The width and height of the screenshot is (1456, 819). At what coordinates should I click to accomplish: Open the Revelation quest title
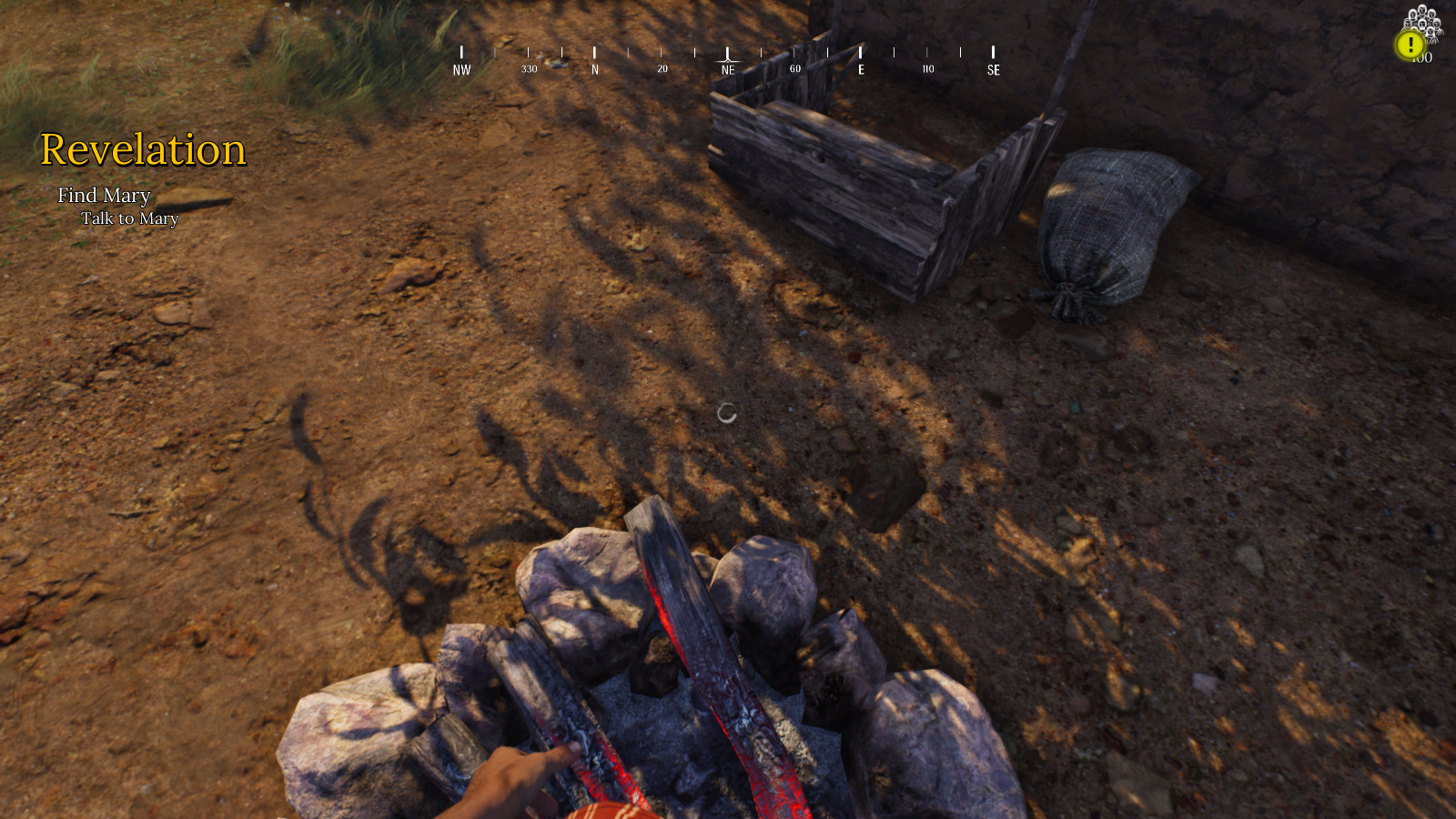click(x=143, y=150)
